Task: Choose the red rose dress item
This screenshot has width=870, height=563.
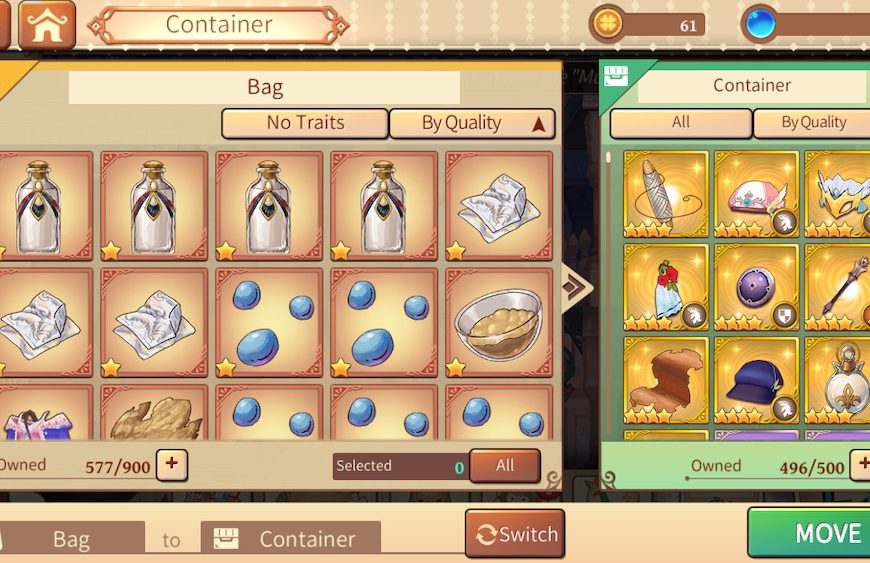Action: 665,287
